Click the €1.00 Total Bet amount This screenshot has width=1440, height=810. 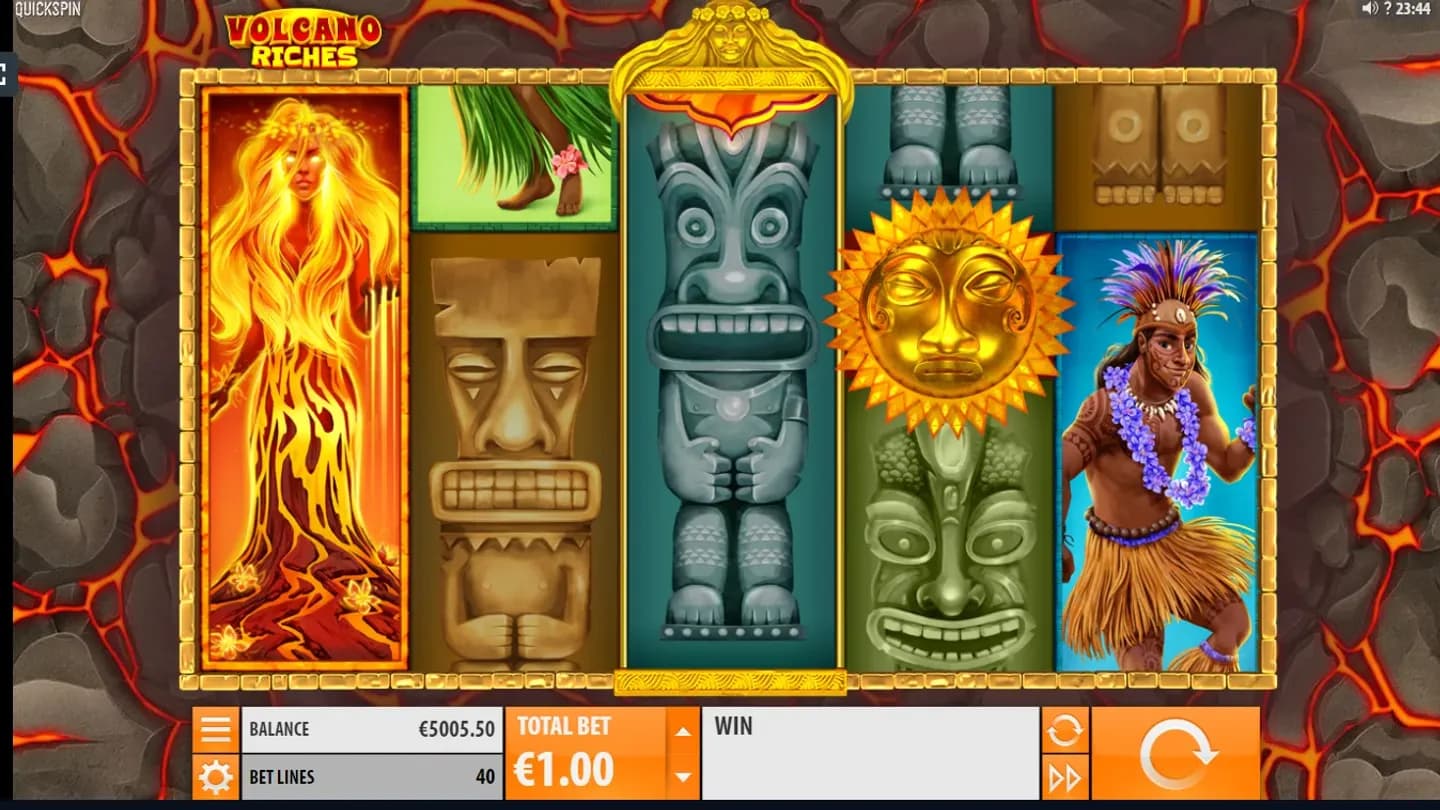click(x=567, y=772)
